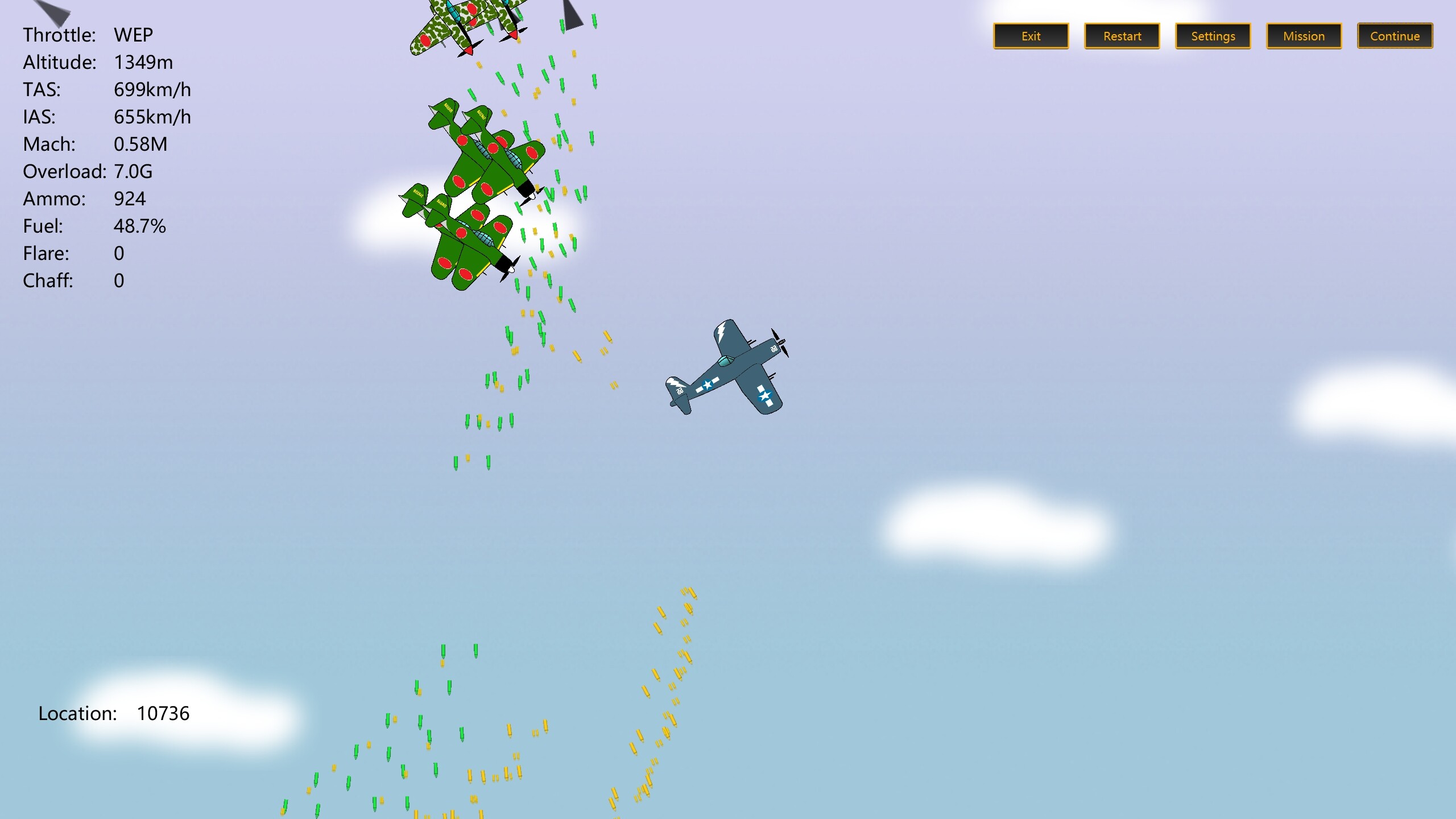Click the Flare counter showing 0
Image resolution: width=1456 pixels, height=819 pixels.
tap(119, 253)
